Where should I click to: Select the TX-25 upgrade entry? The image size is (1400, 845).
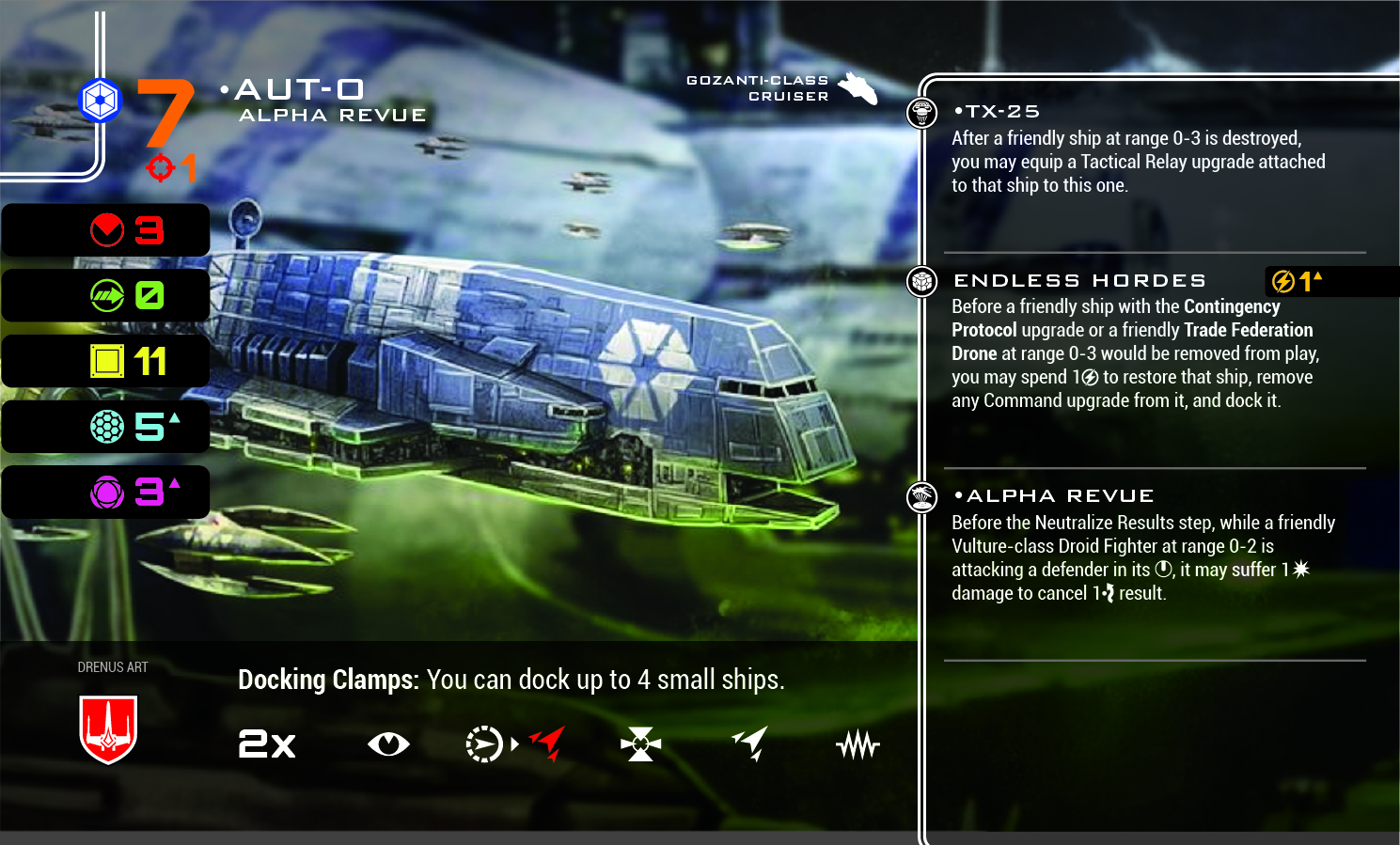point(997,112)
